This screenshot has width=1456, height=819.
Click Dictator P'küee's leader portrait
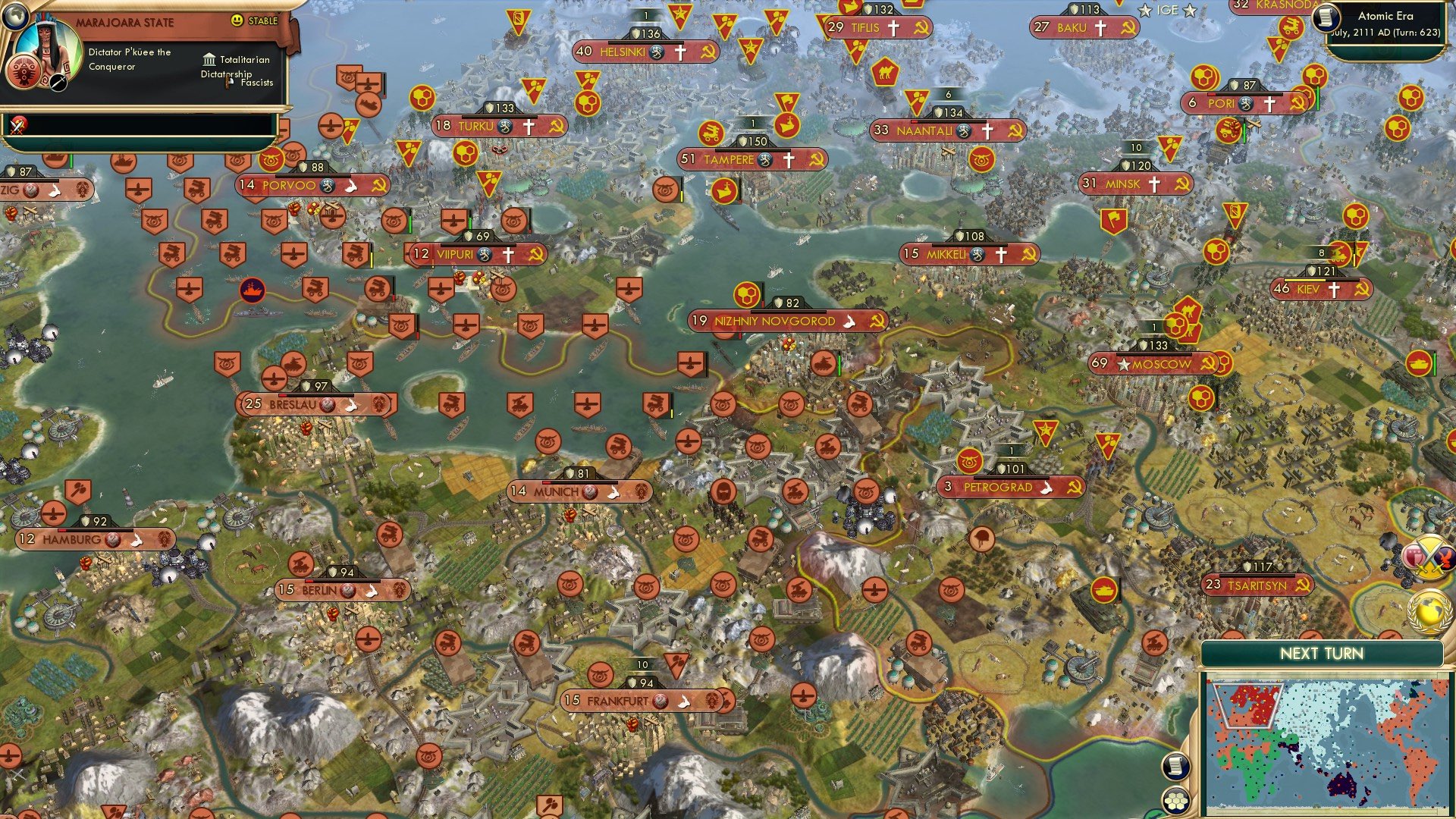pos(47,47)
